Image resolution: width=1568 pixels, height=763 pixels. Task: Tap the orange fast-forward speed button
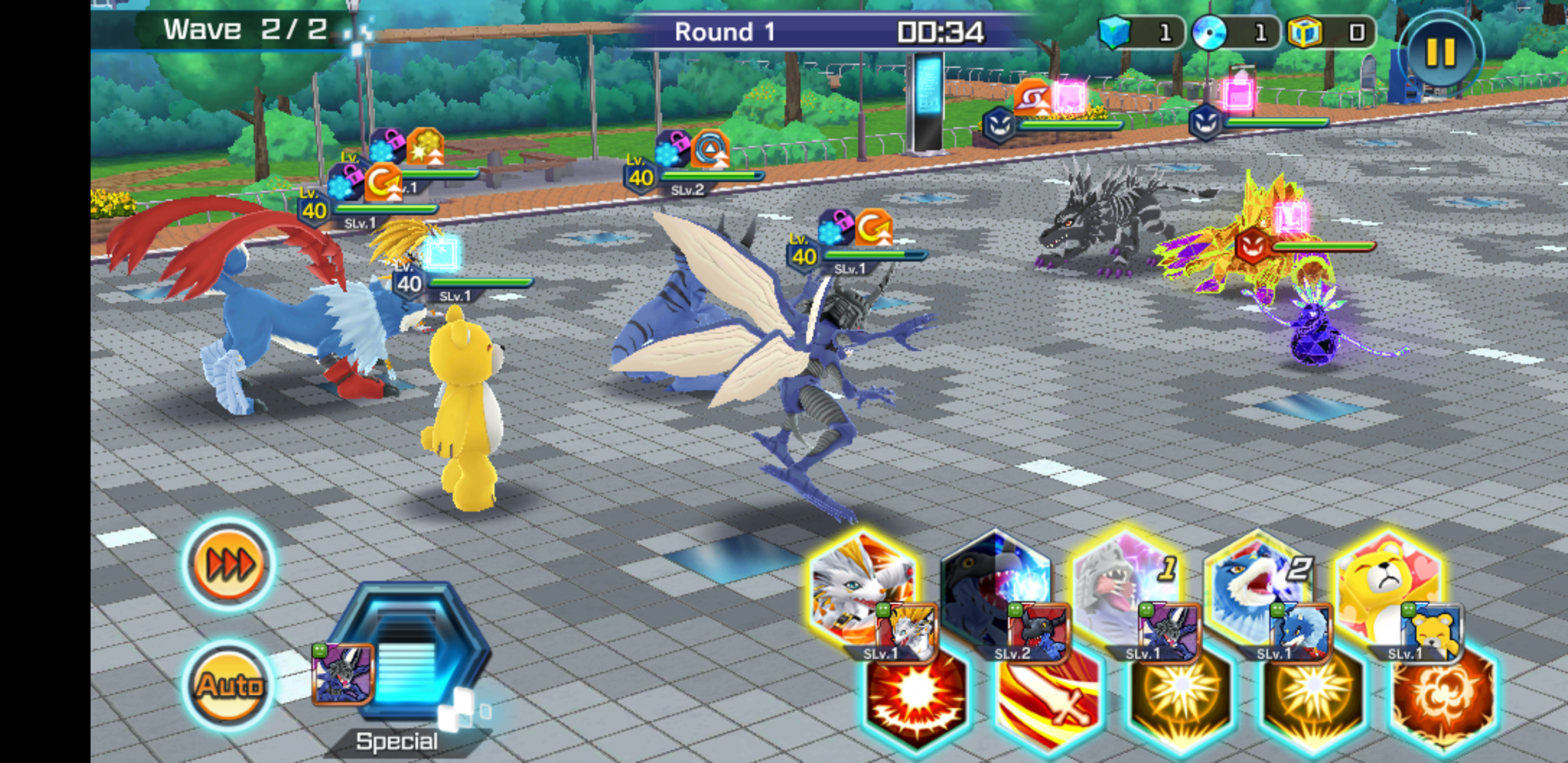click(x=230, y=565)
